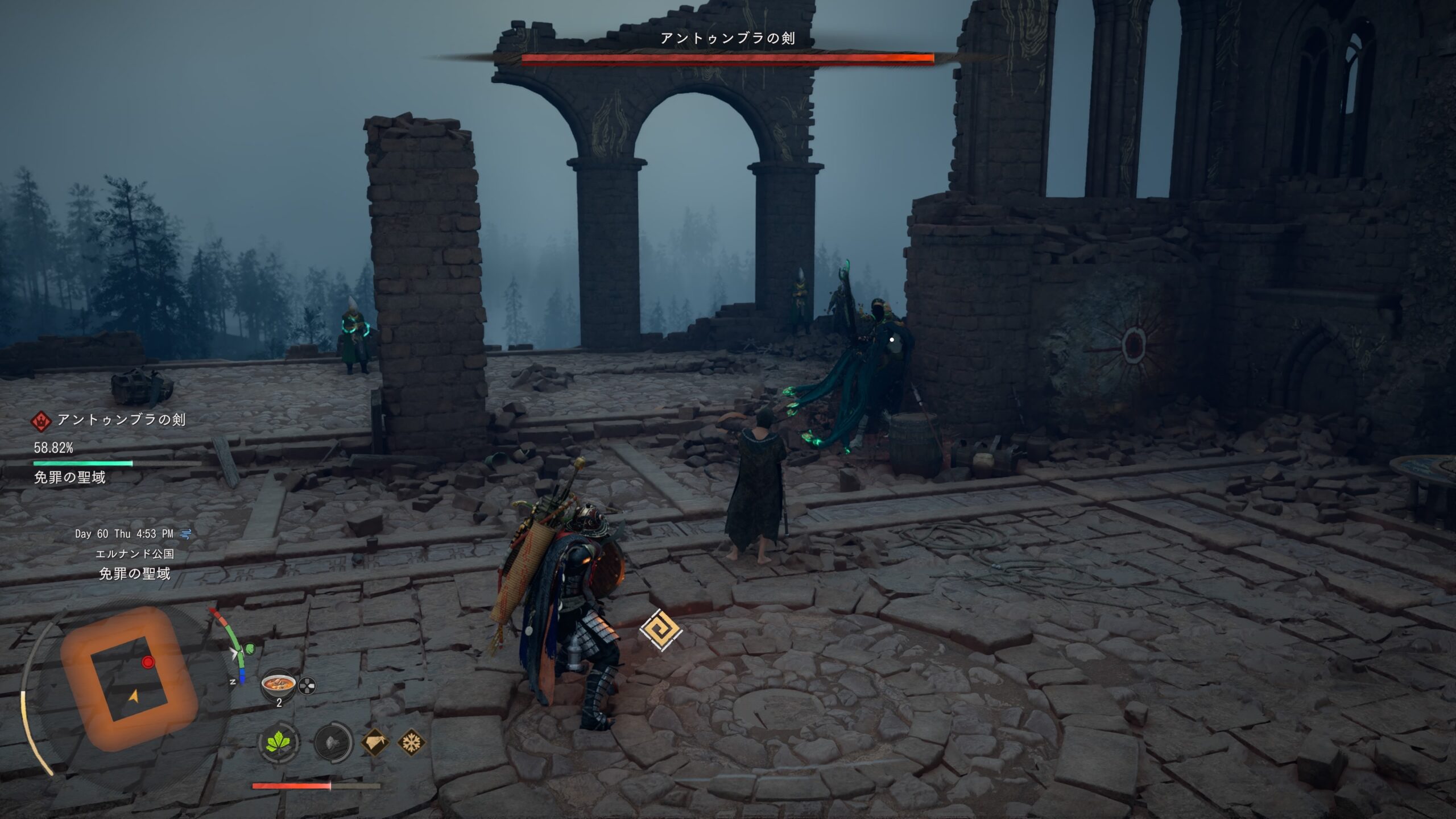1456x819 pixels.
Task: Activate the green leaf skill icon
Action: tap(279, 742)
